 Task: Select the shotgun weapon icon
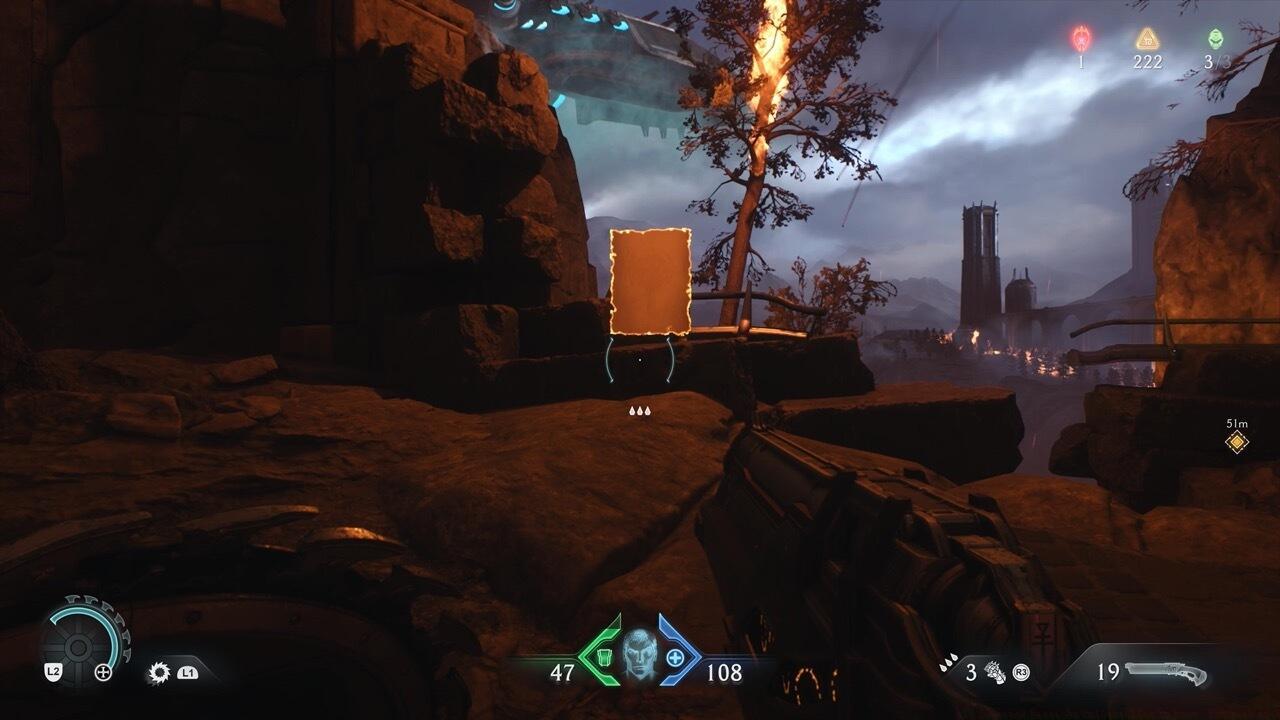coord(1166,672)
